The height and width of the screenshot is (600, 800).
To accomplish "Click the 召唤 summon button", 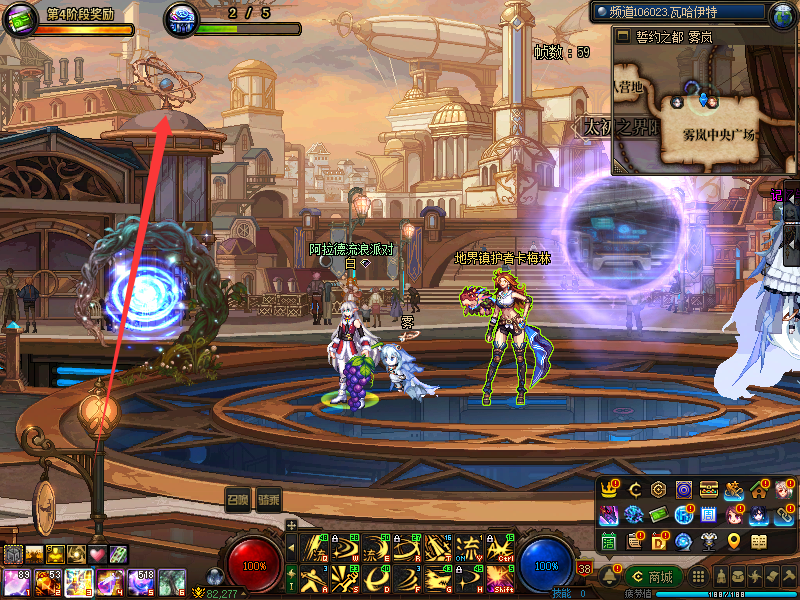I will point(237,500).
